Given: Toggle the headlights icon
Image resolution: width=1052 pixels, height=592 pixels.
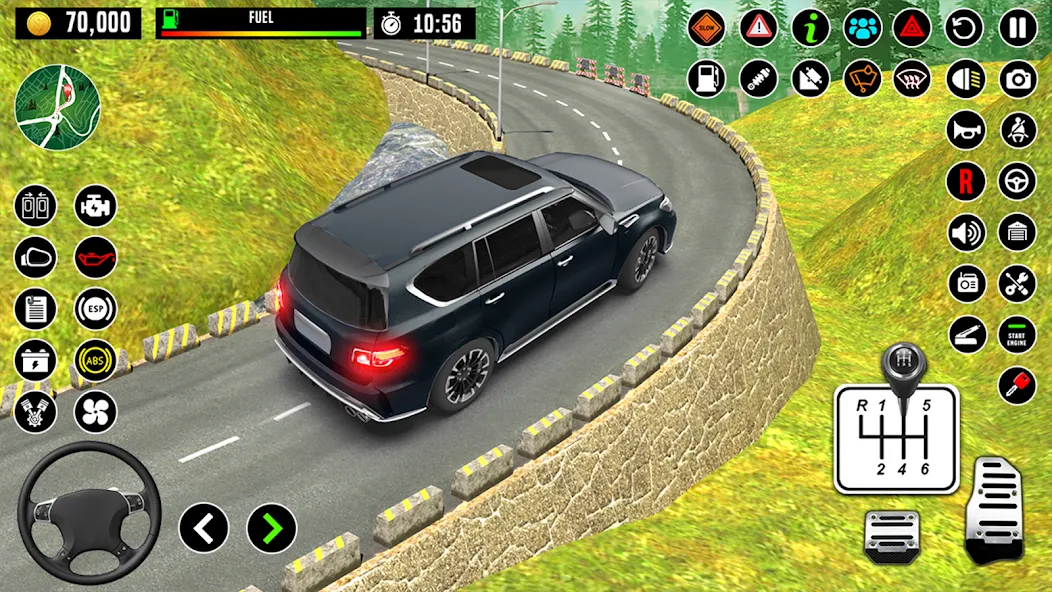Looking at the screenshot, I should click(965, 79).
